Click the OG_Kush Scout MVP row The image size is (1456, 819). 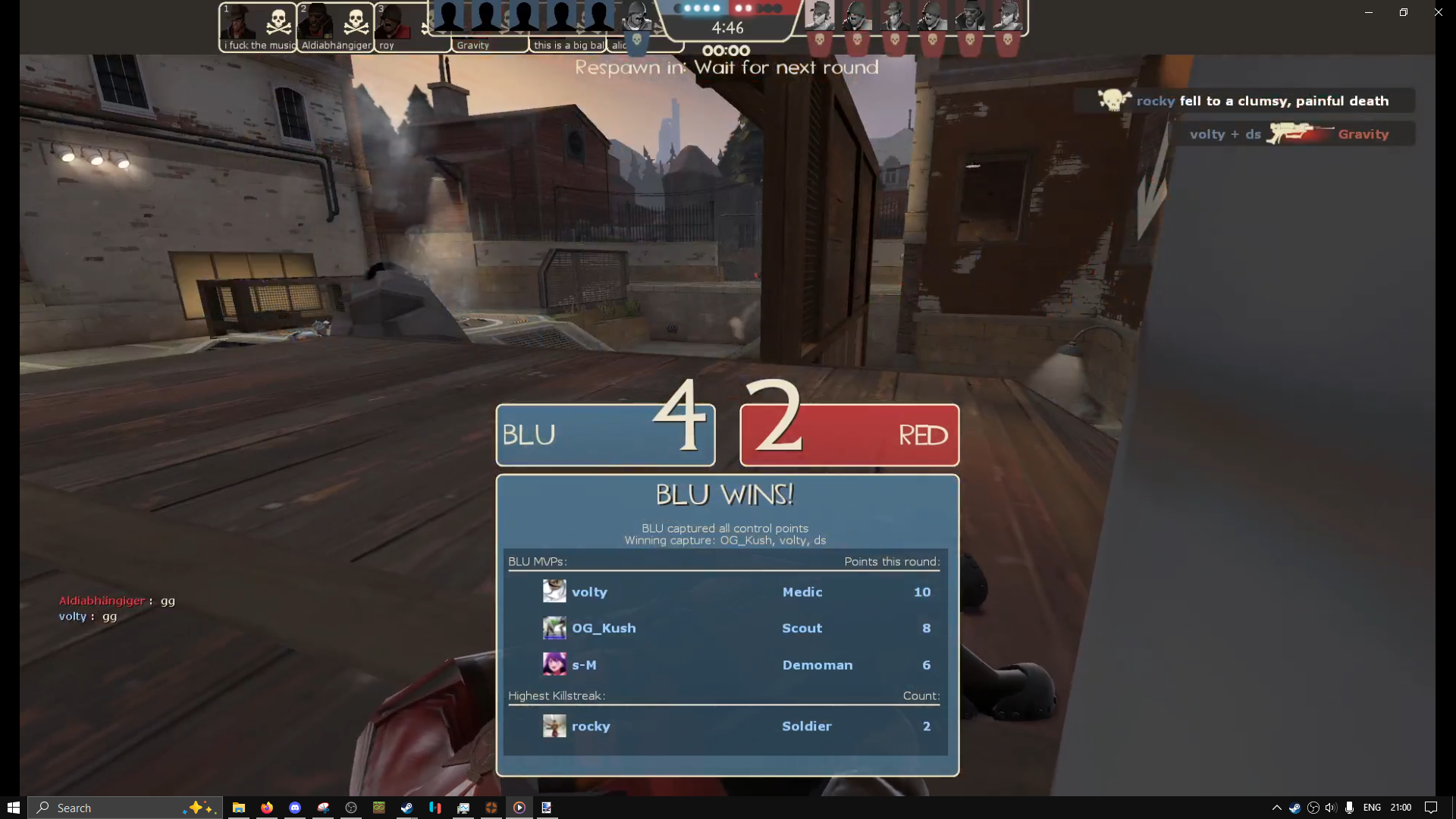coord(726,629)
